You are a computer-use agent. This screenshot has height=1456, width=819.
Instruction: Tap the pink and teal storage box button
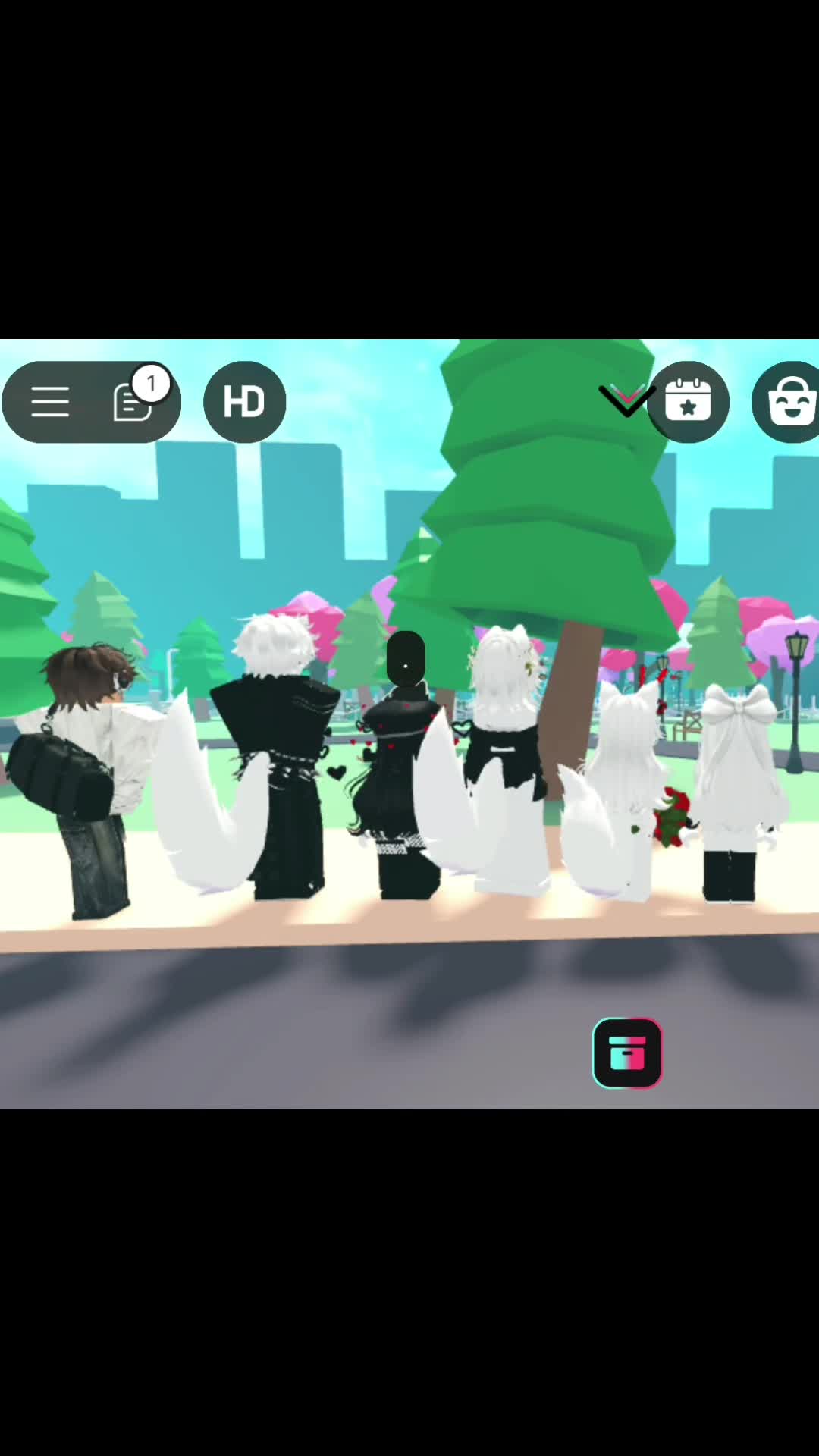(627, 1053)
